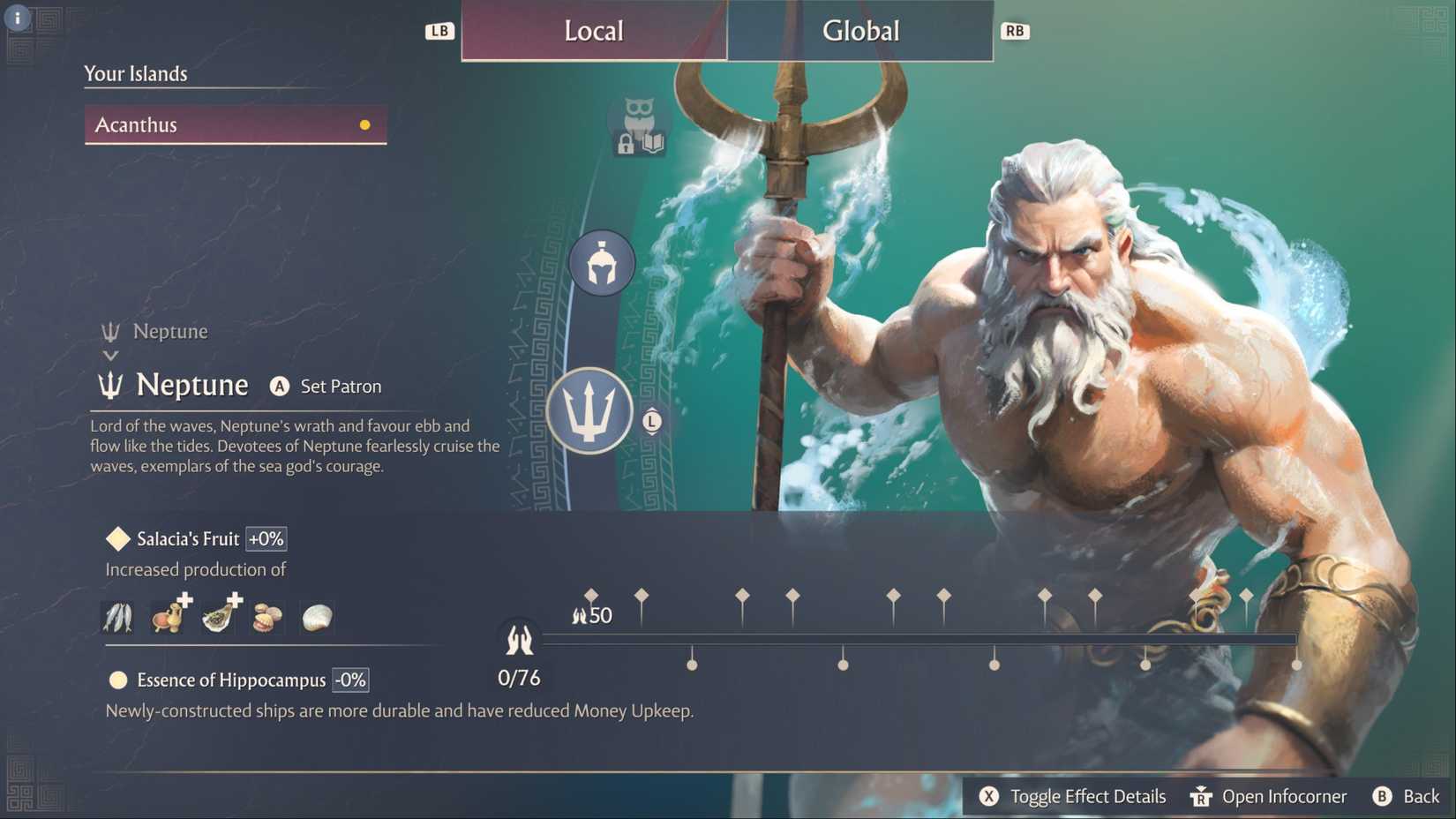The image size is (1456, 819).
Task: Click the fish resource icon
Action: pyautogui.click(x=117, y=617)
